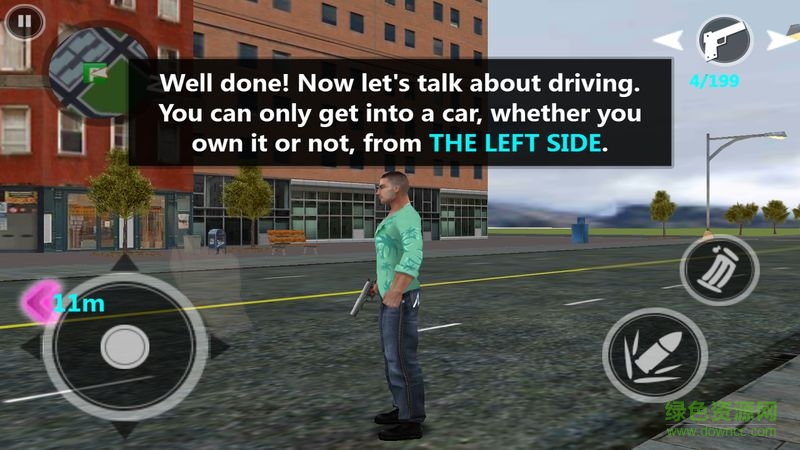Viewport: 800px width, 450px height.
Task: Fire the weapon with the bullet button
Action: 655,355
